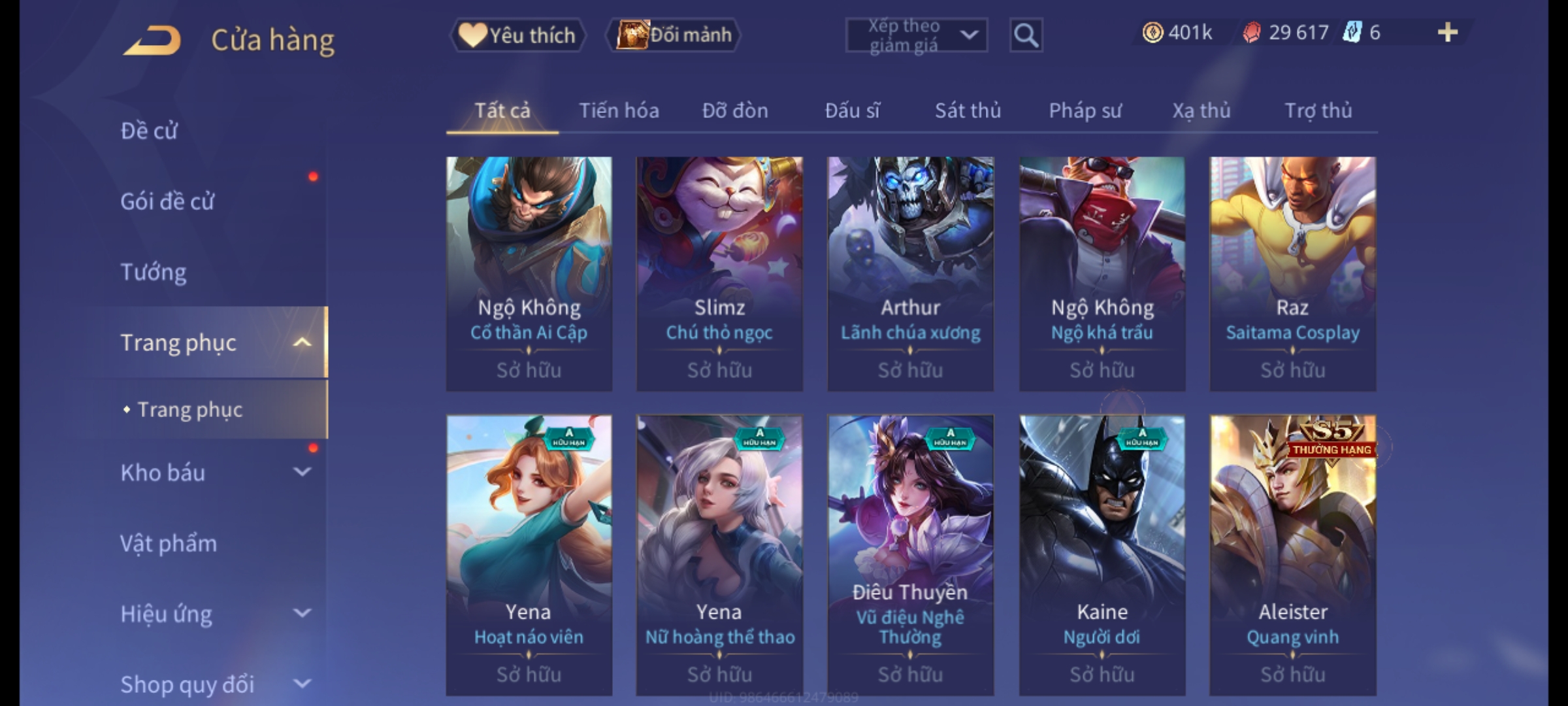
Task: Go back using the arrow button
Action: point(152,41)
